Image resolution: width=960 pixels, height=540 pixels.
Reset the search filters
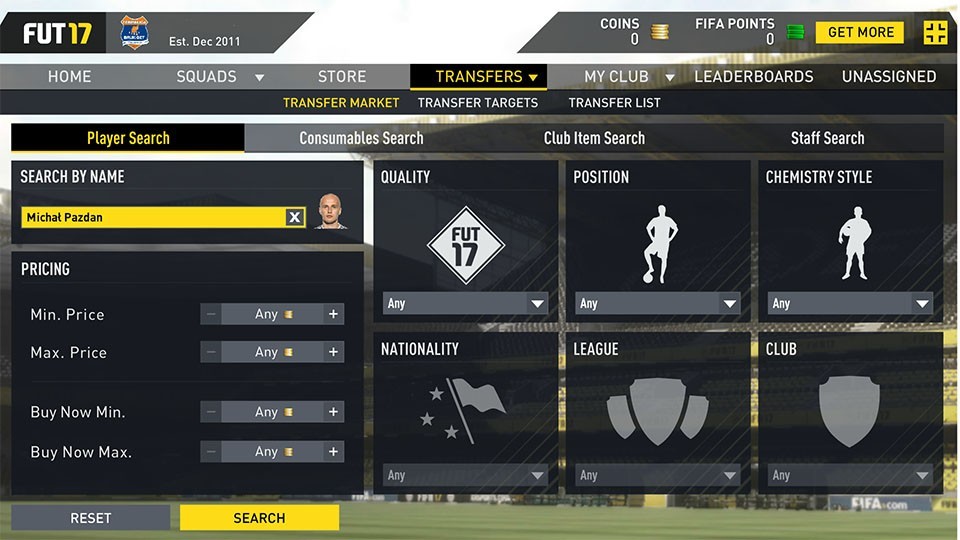click(x=90, y=518)
